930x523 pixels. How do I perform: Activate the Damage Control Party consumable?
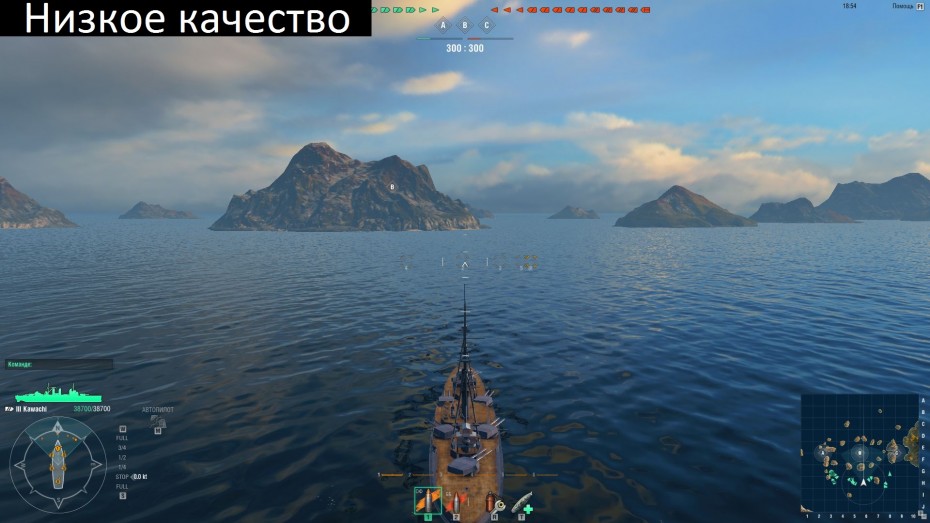coord(493,502)
